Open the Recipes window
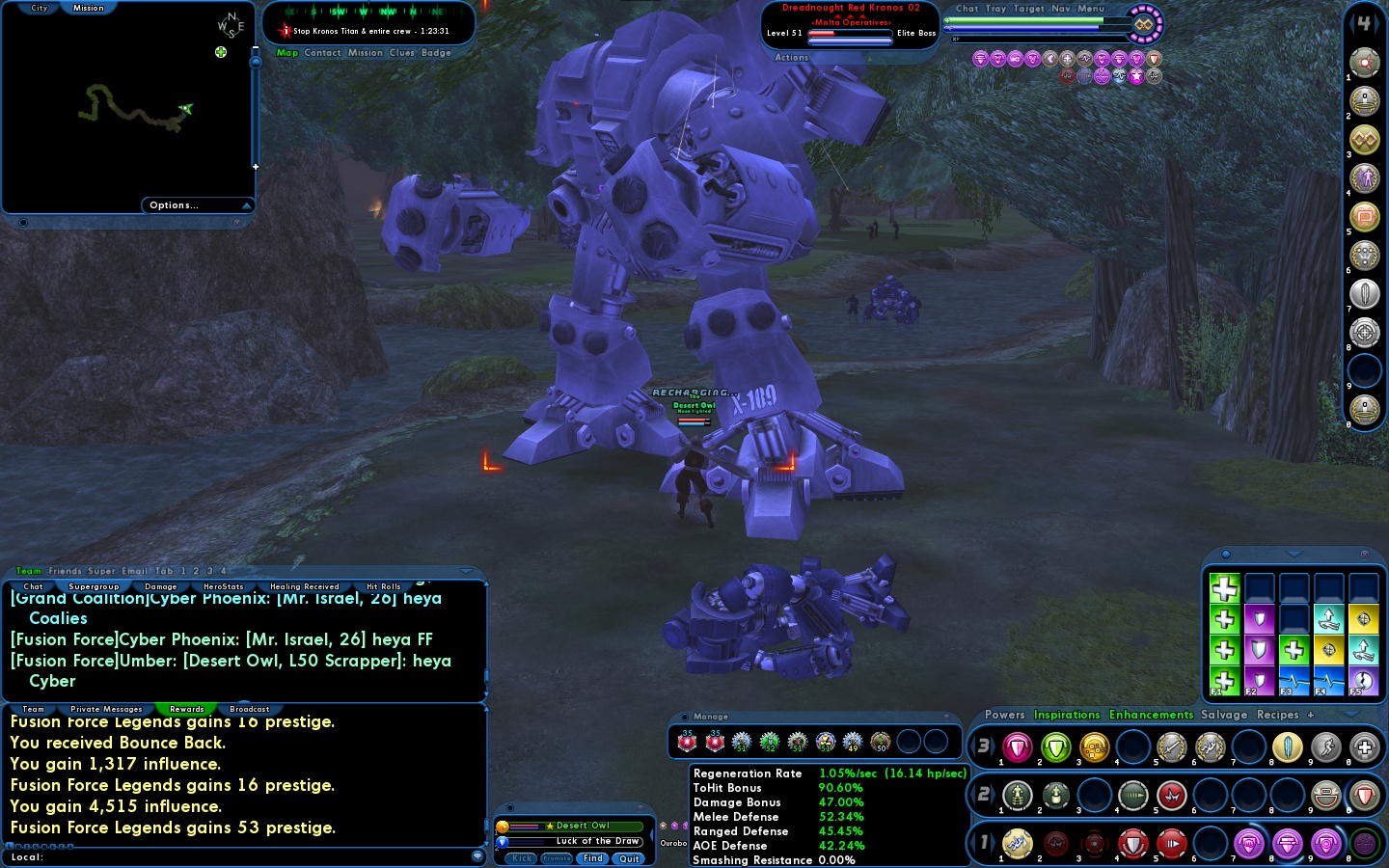 click(x=1277, y=715)
